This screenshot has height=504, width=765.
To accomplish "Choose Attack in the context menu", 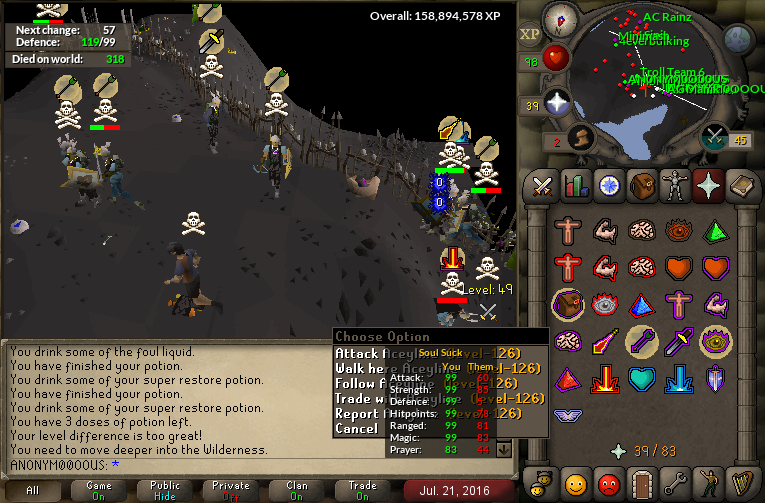I will pos(357,353).
